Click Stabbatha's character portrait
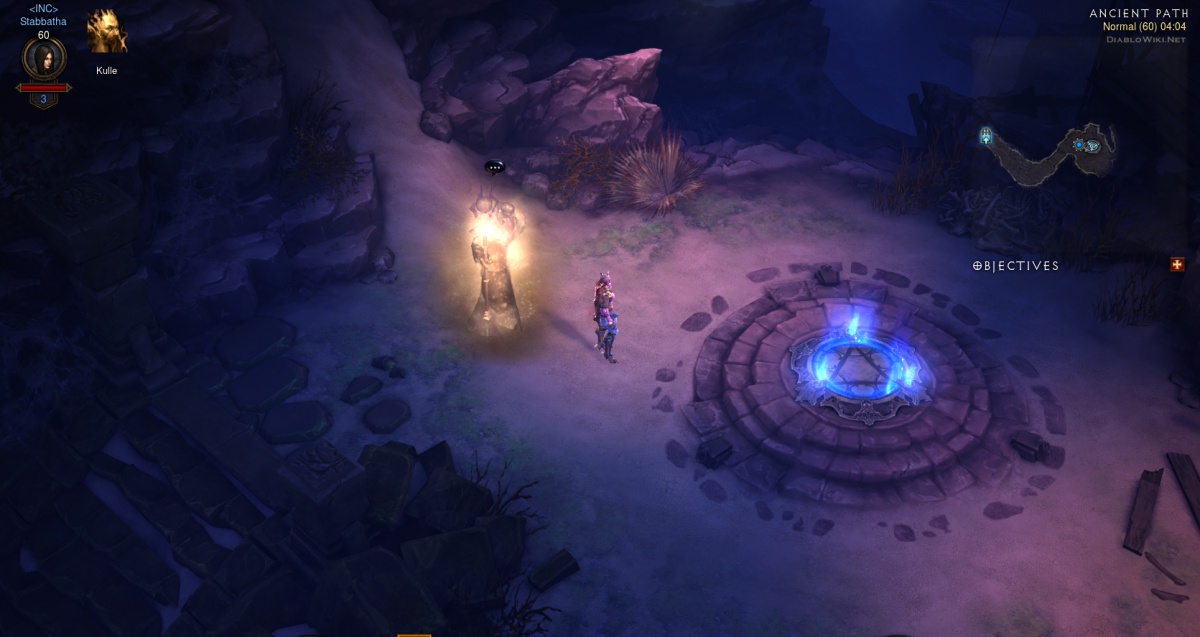 [44, 59]
